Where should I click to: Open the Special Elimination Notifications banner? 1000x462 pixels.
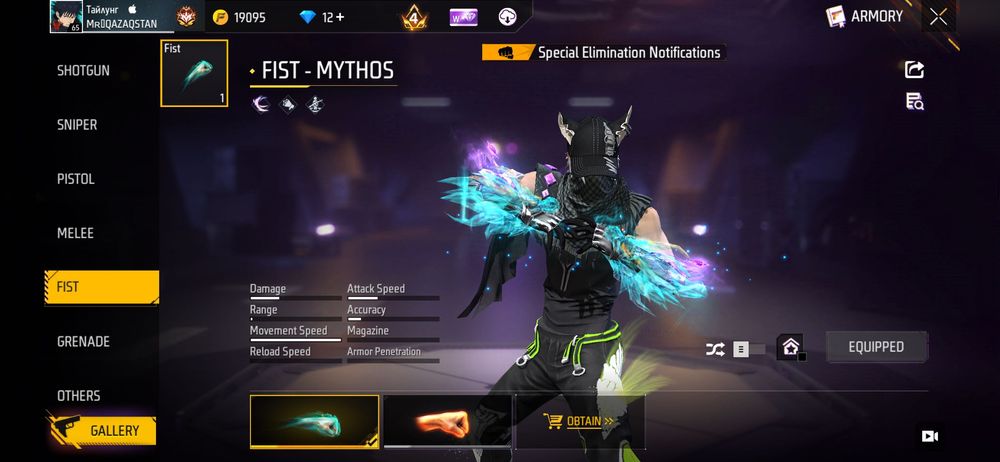pyautogui.click(x=603, y=53)
